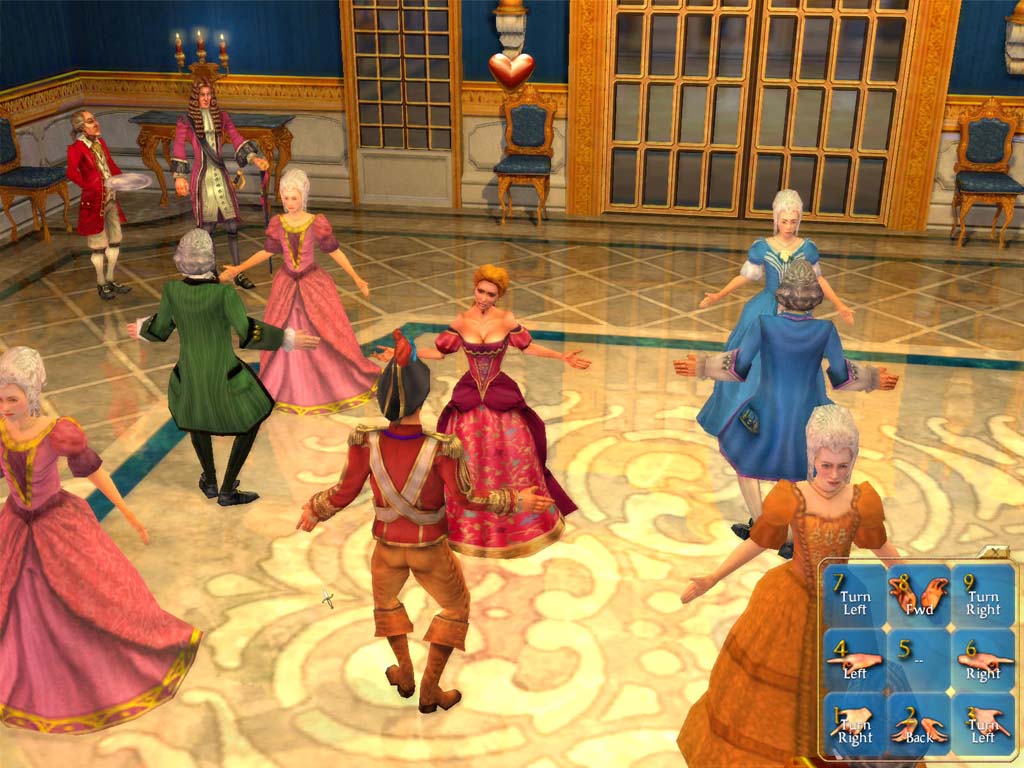
Task: Select the 7 Turn Left dance move
Action: tap(855, 596)
